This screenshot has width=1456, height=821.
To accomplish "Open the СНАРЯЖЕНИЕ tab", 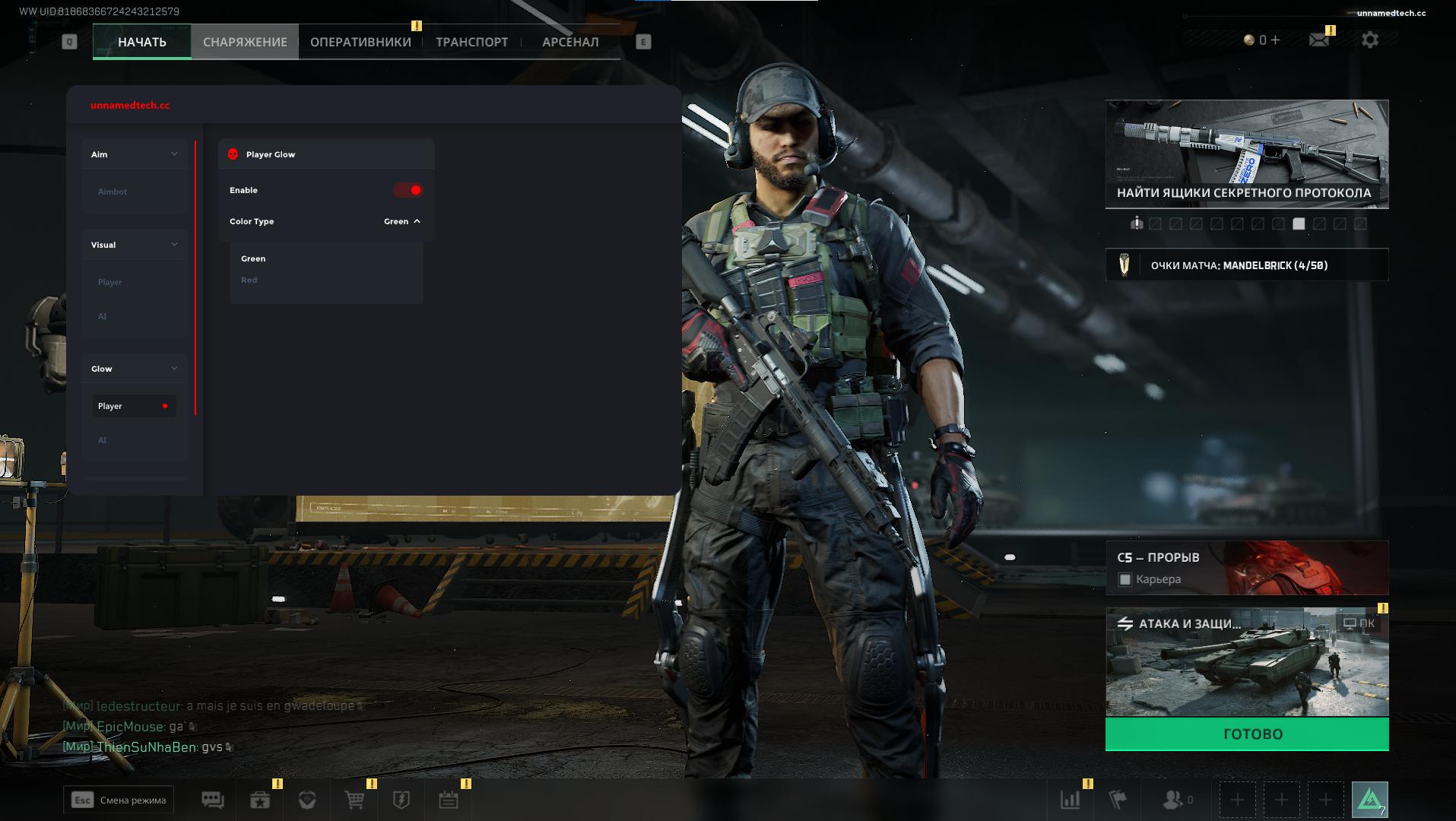I will coord(245,42).
